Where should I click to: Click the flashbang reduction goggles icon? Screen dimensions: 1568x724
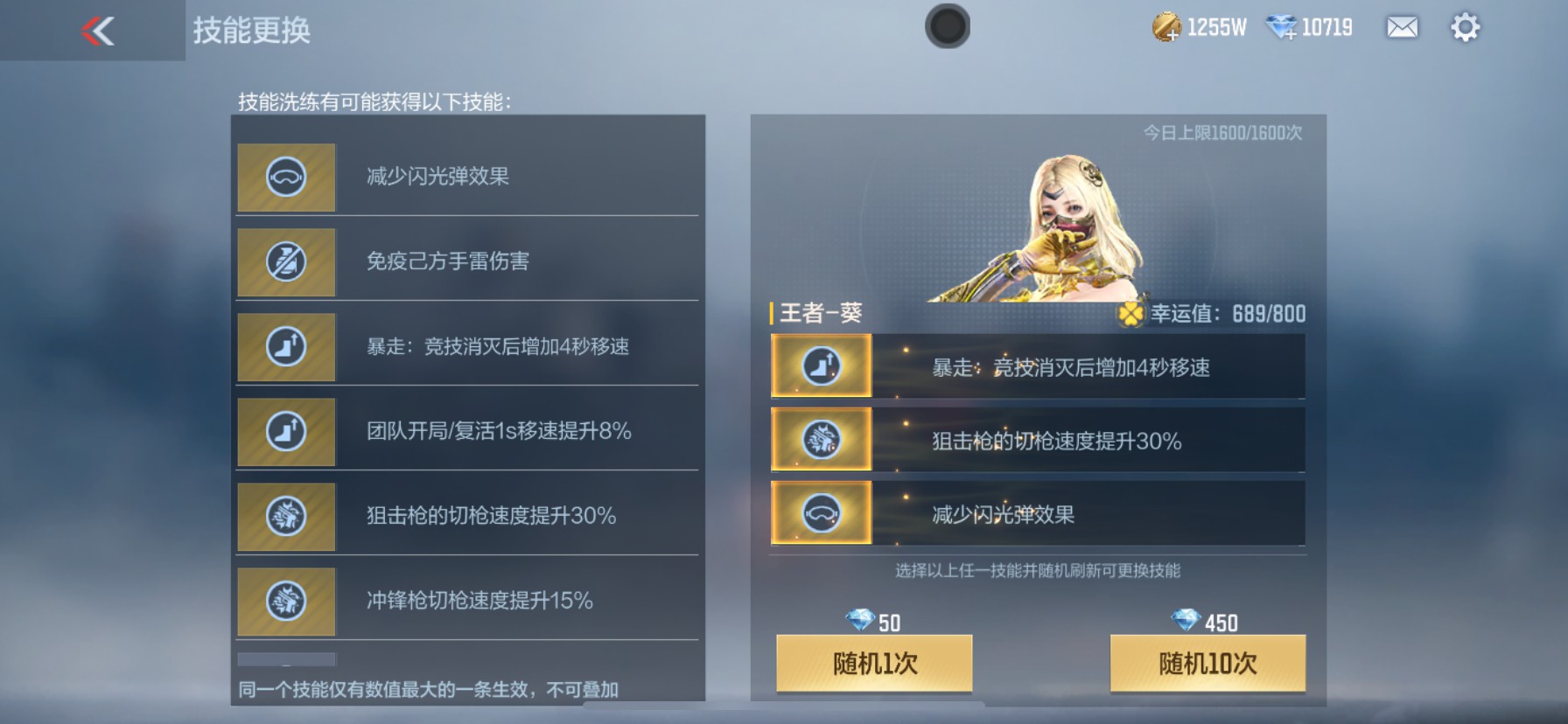tap(285, 178)
